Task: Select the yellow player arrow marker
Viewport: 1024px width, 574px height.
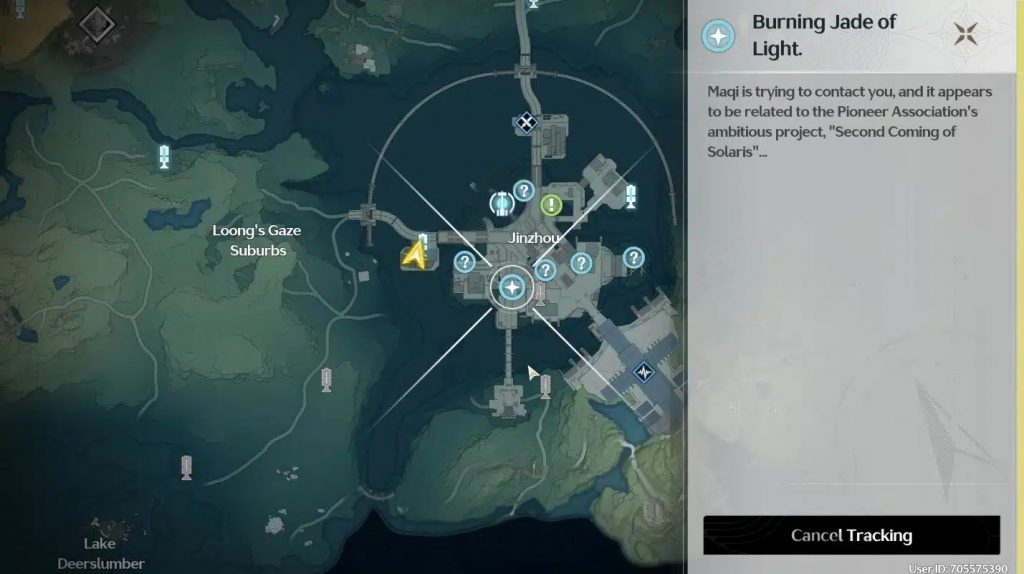Action: (414, 257)
